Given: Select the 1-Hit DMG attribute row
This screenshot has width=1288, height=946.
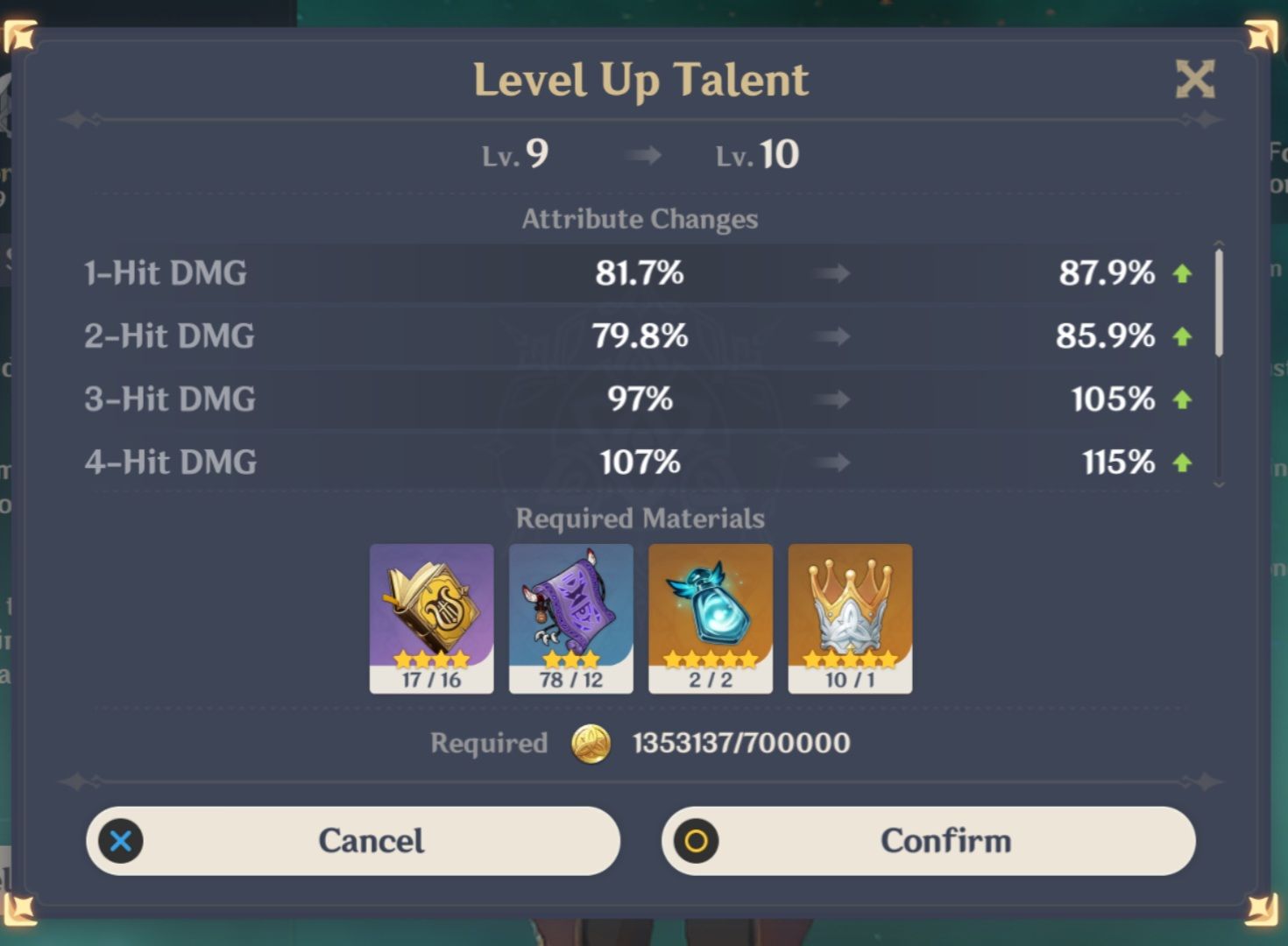Looking at the screenshot, I should (x=613, y=273).
